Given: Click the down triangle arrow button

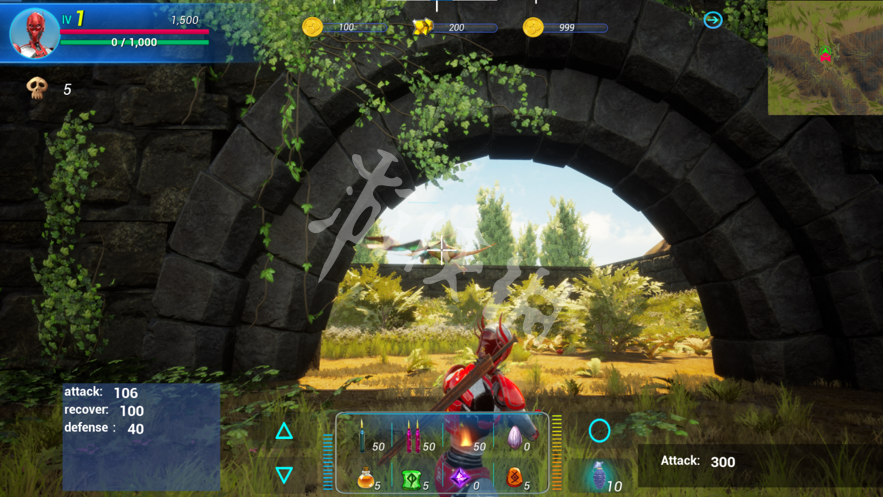Looking at the screenshot, I should (284, 474).
